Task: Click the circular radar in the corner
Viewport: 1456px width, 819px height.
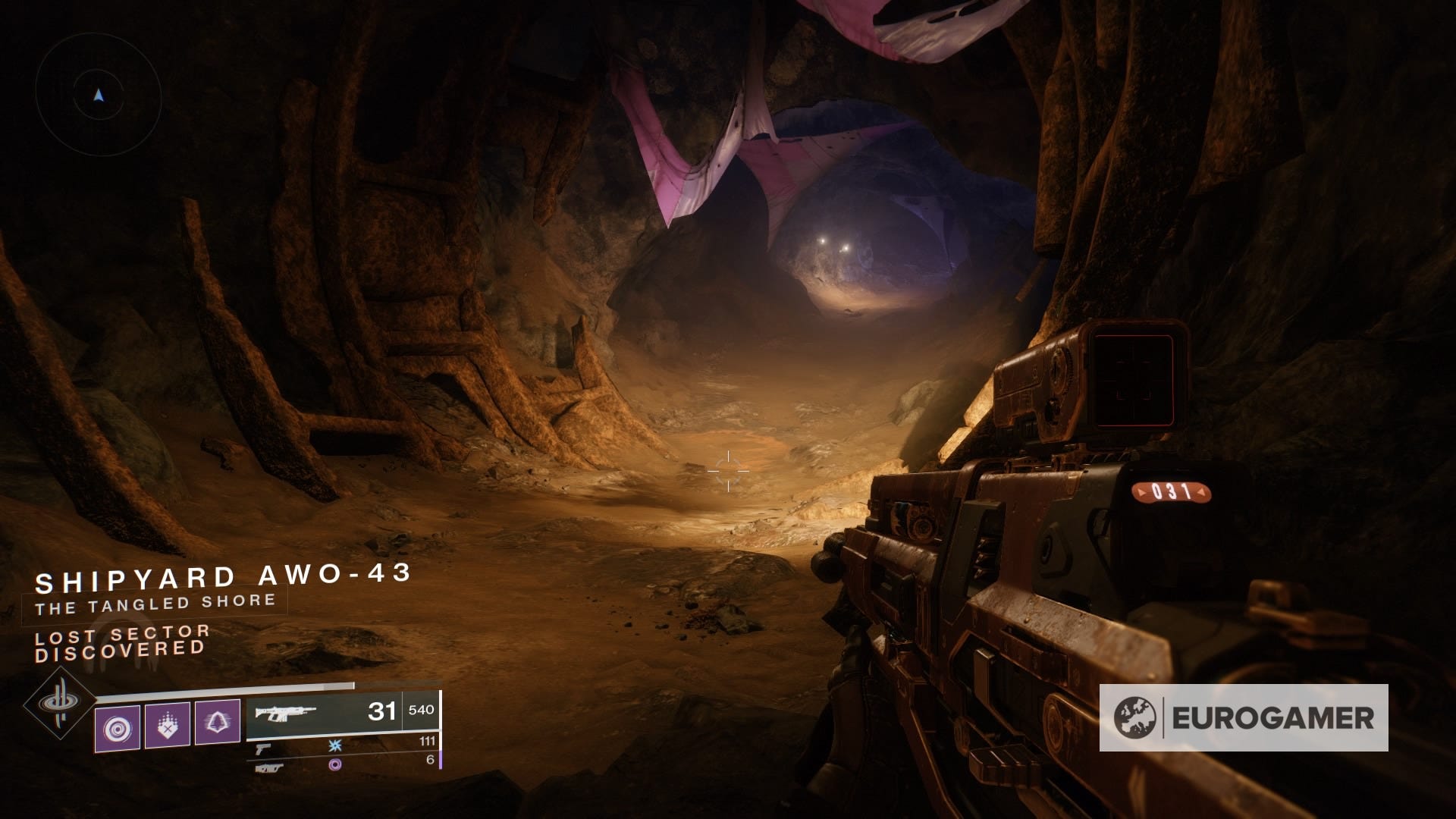Action: (98, 95)
